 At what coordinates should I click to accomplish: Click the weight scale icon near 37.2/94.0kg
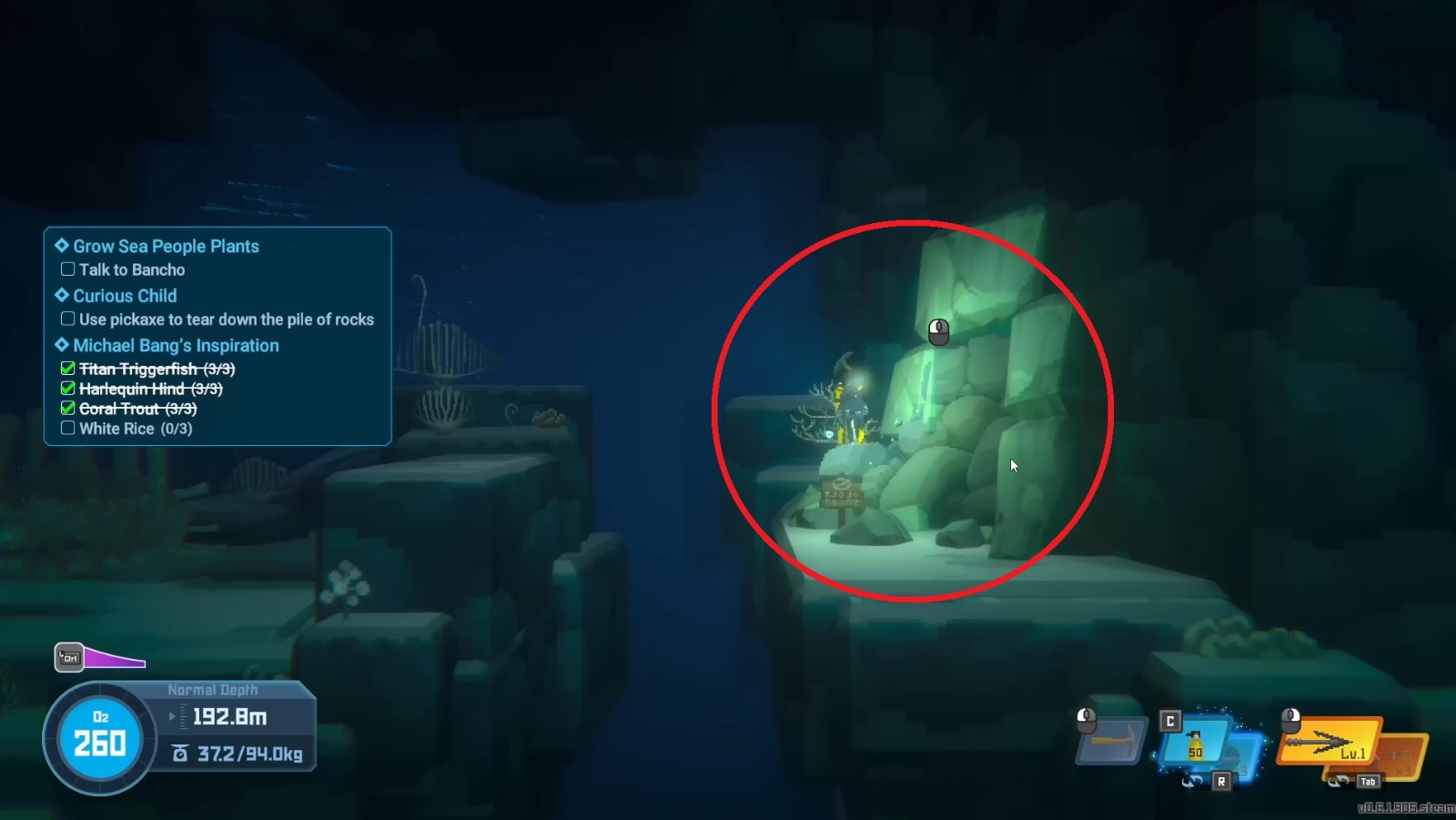click(179, 754)
